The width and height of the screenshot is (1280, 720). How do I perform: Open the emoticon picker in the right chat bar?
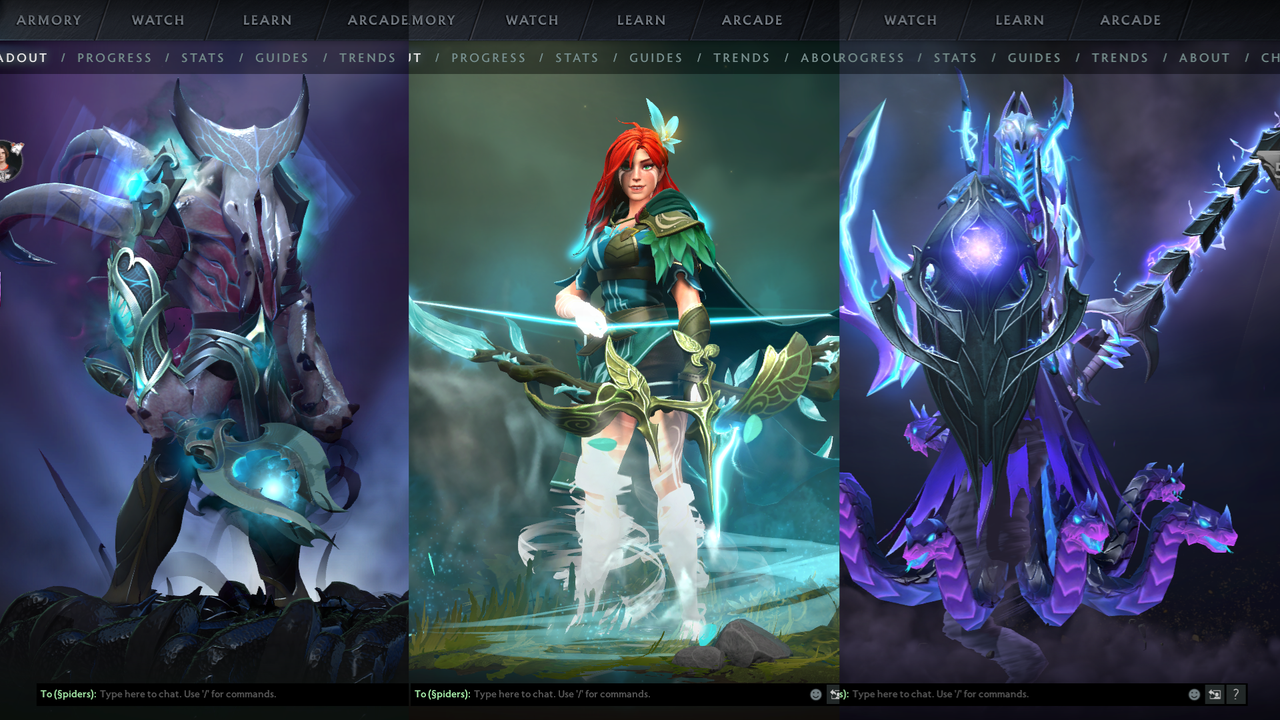click(x=1193, y=694)
